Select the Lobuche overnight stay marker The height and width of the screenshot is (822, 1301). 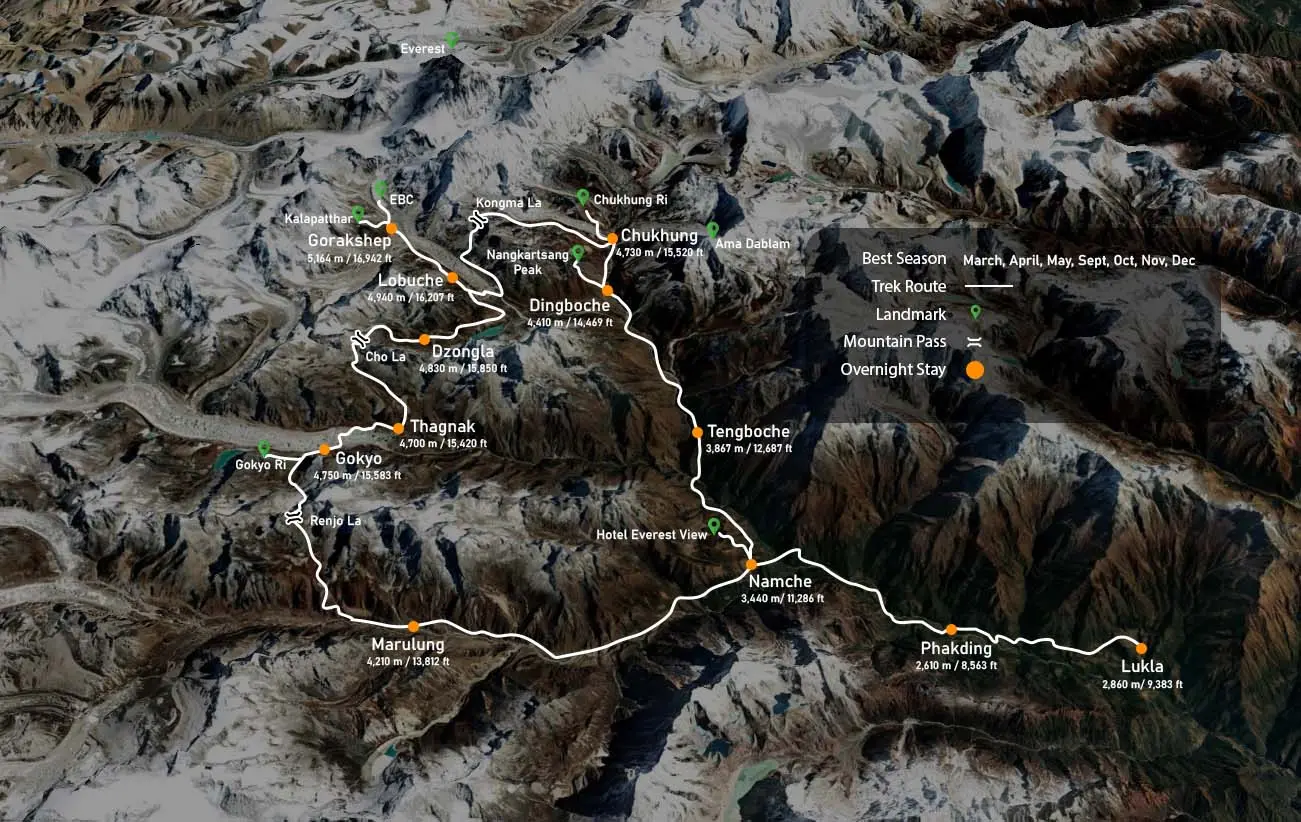pos(452,278)
